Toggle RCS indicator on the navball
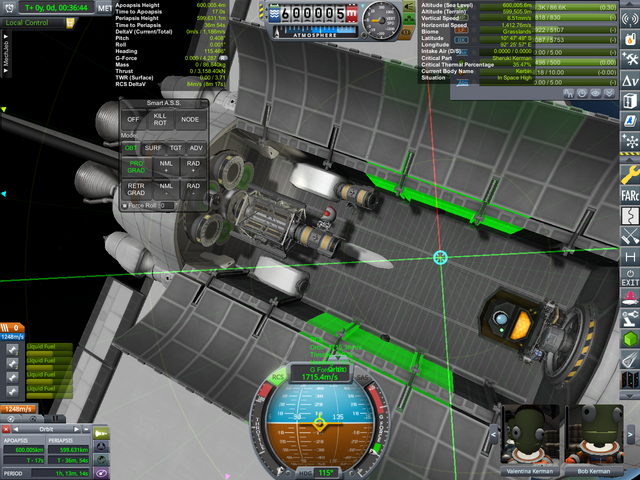The width and height of the screenshot is (640, 480). pos(279,377)
